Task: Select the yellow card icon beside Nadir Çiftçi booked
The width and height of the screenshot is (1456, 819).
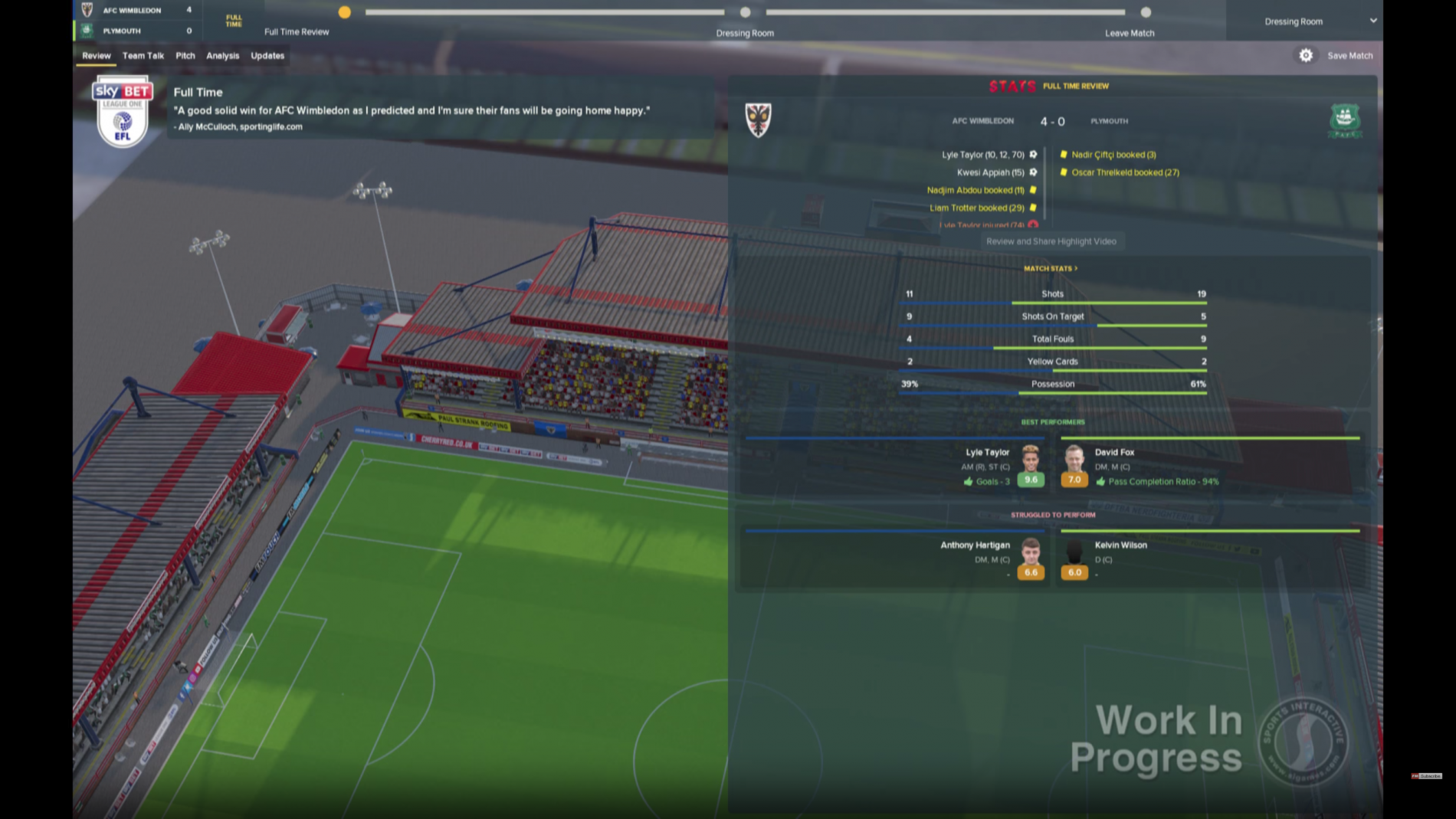Action: tap(1064, 155)
